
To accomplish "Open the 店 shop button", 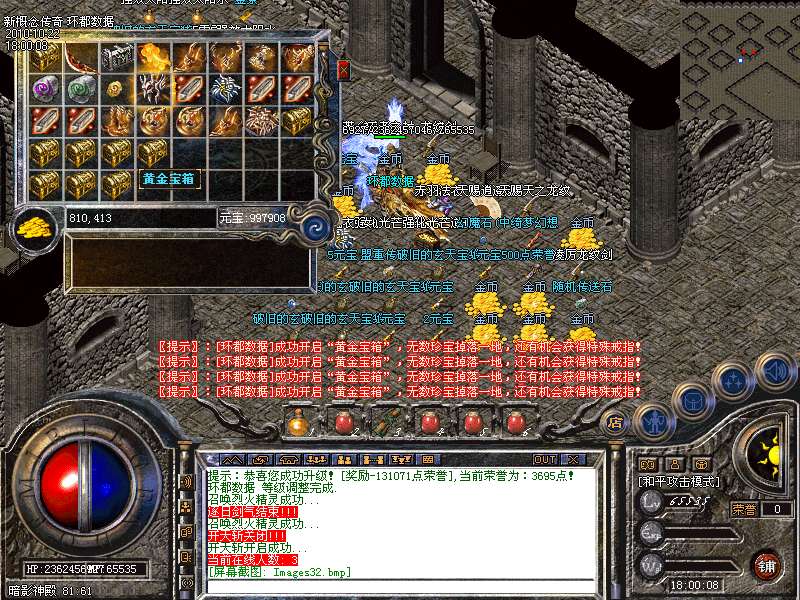I will pyautogui.click(x=615, y=422).
